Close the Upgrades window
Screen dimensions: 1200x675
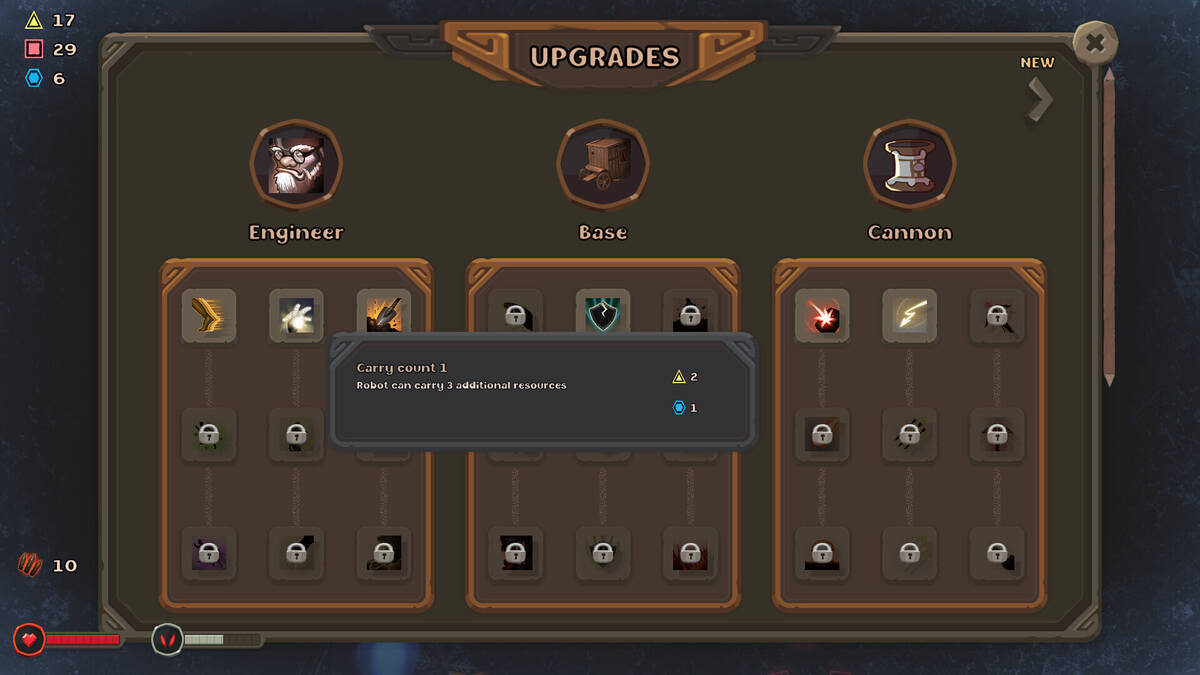(x=1095, y=43)
